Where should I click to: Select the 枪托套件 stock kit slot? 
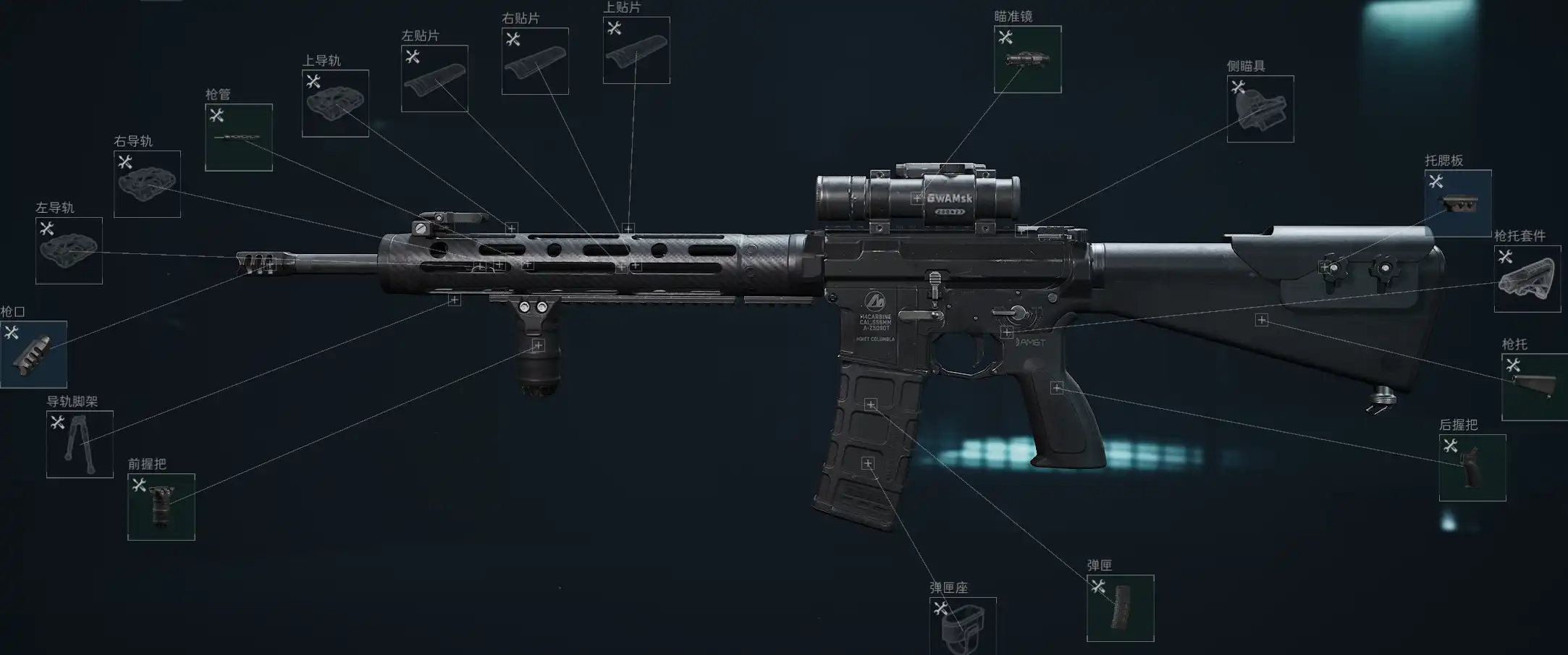pos(1527,279)
